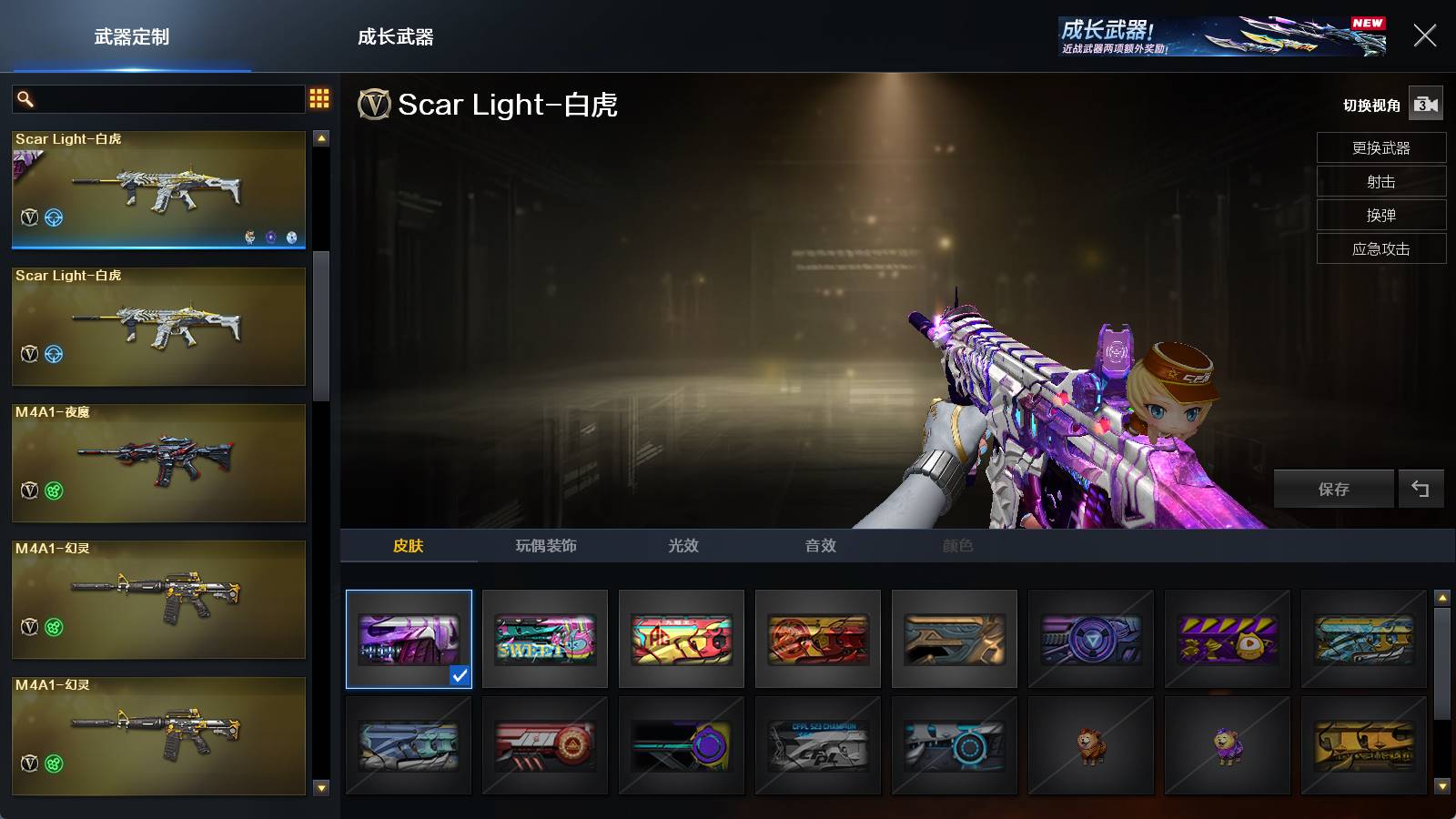Image resolution: width=1456 pixels, height=819 pixels.
Task: Open the 玩偶装饰 tab
Action: point(546,546)
